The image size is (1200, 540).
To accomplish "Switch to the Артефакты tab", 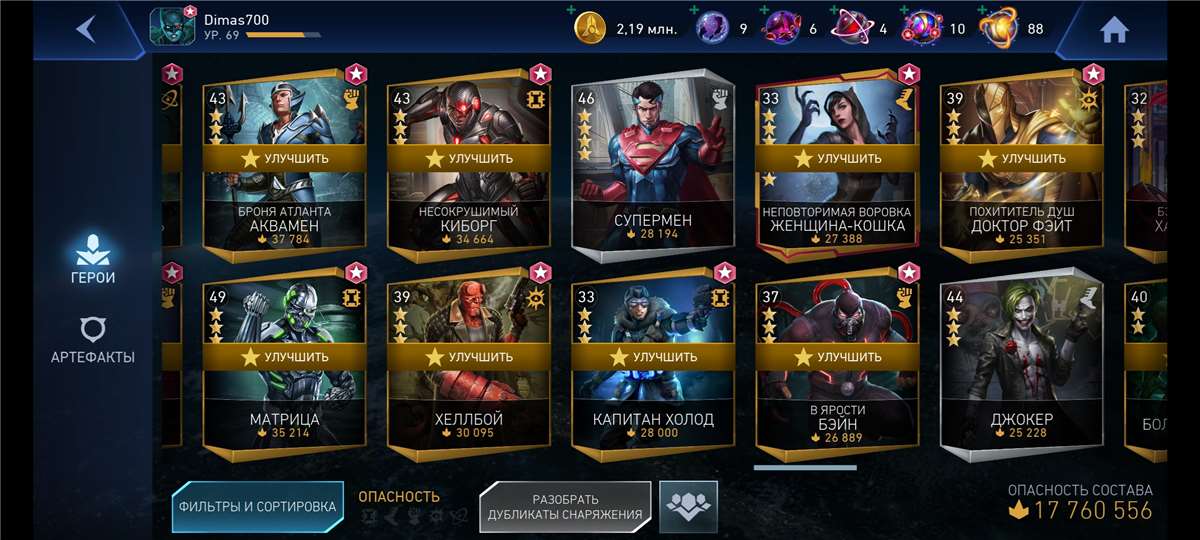I will coord(93,340).
